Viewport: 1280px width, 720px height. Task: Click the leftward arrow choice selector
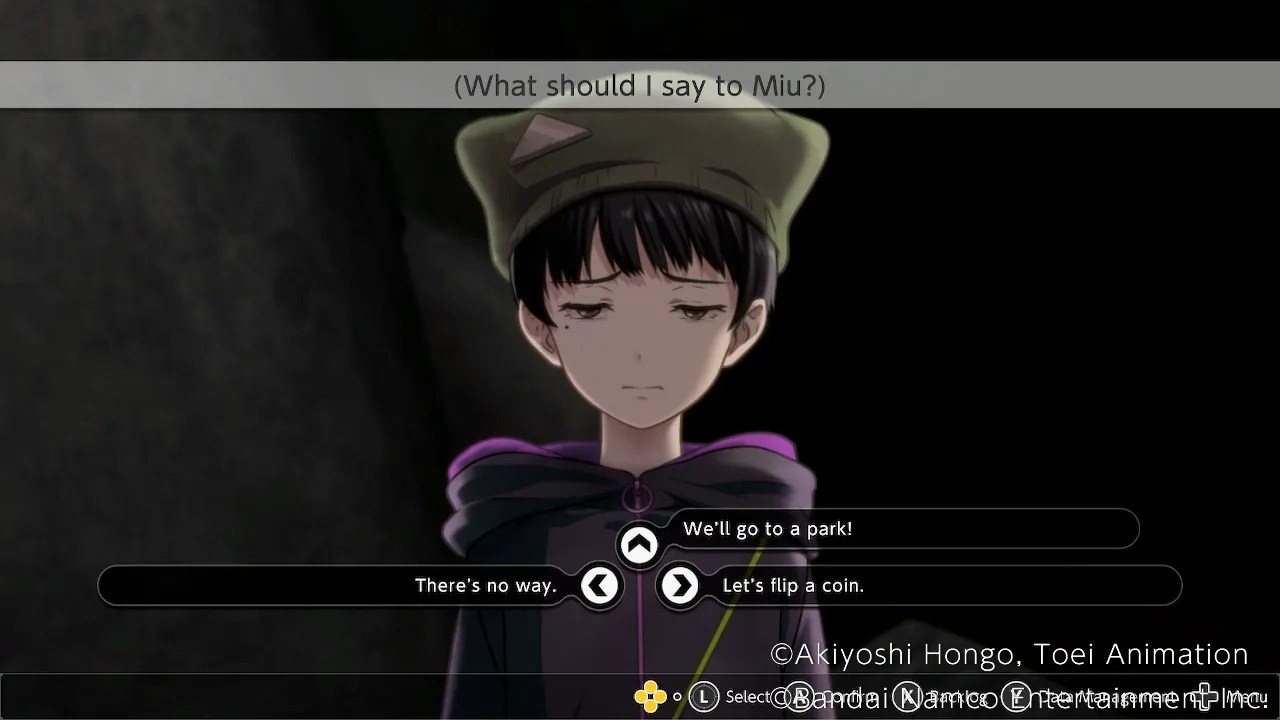tap(601, 586)
